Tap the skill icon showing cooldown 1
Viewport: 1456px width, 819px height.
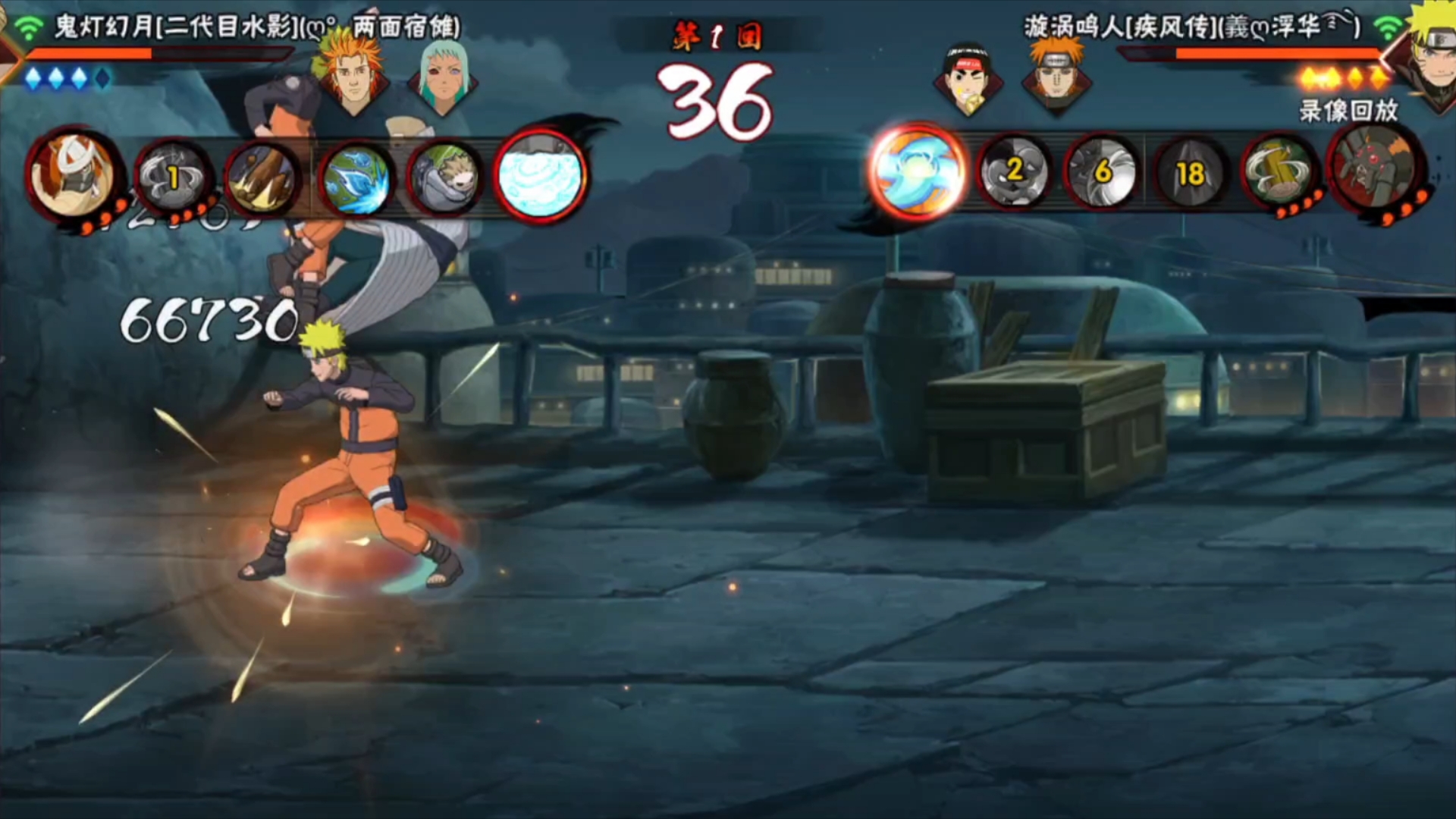[x=173, y=178]
